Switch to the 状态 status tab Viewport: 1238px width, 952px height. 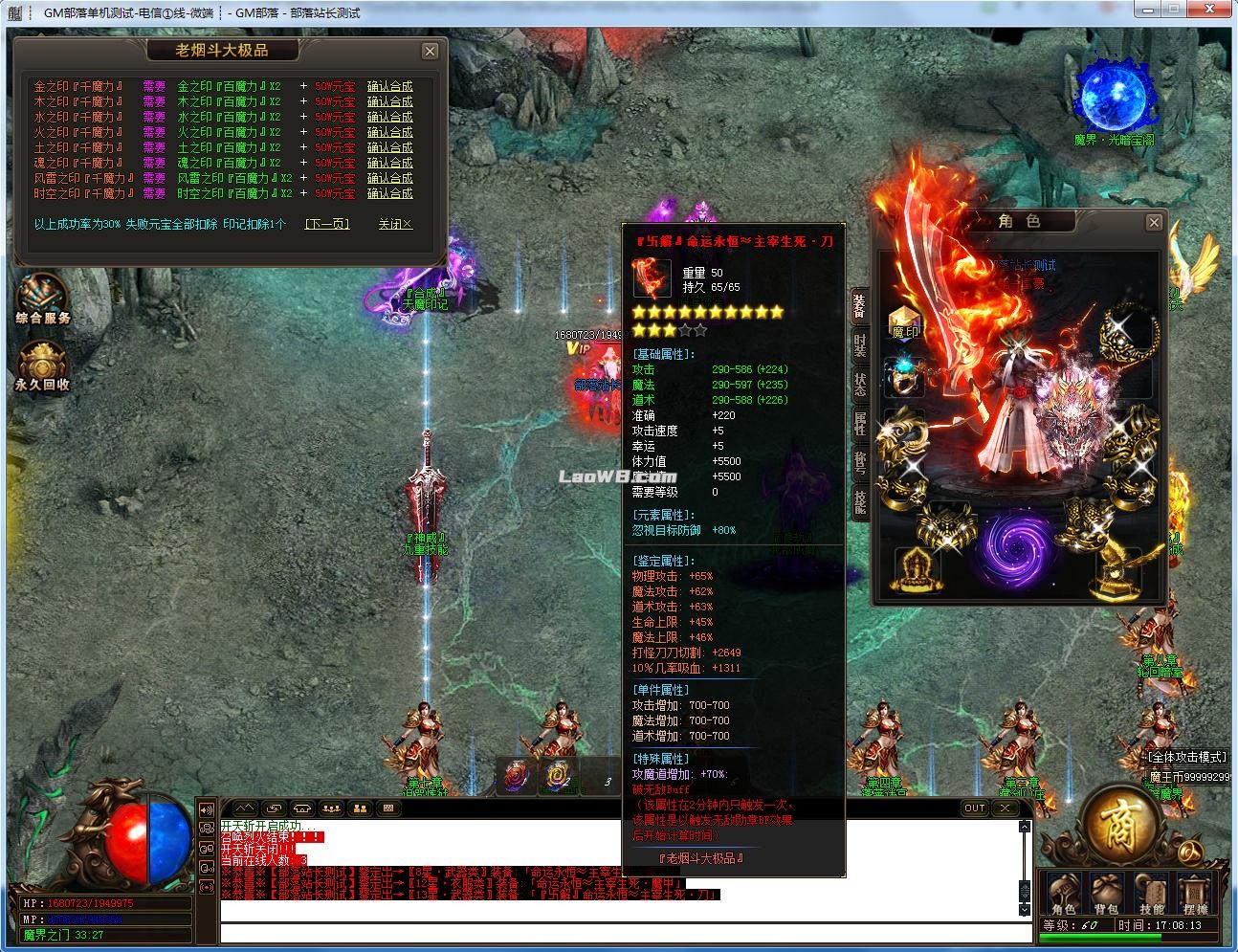(859, 385)
